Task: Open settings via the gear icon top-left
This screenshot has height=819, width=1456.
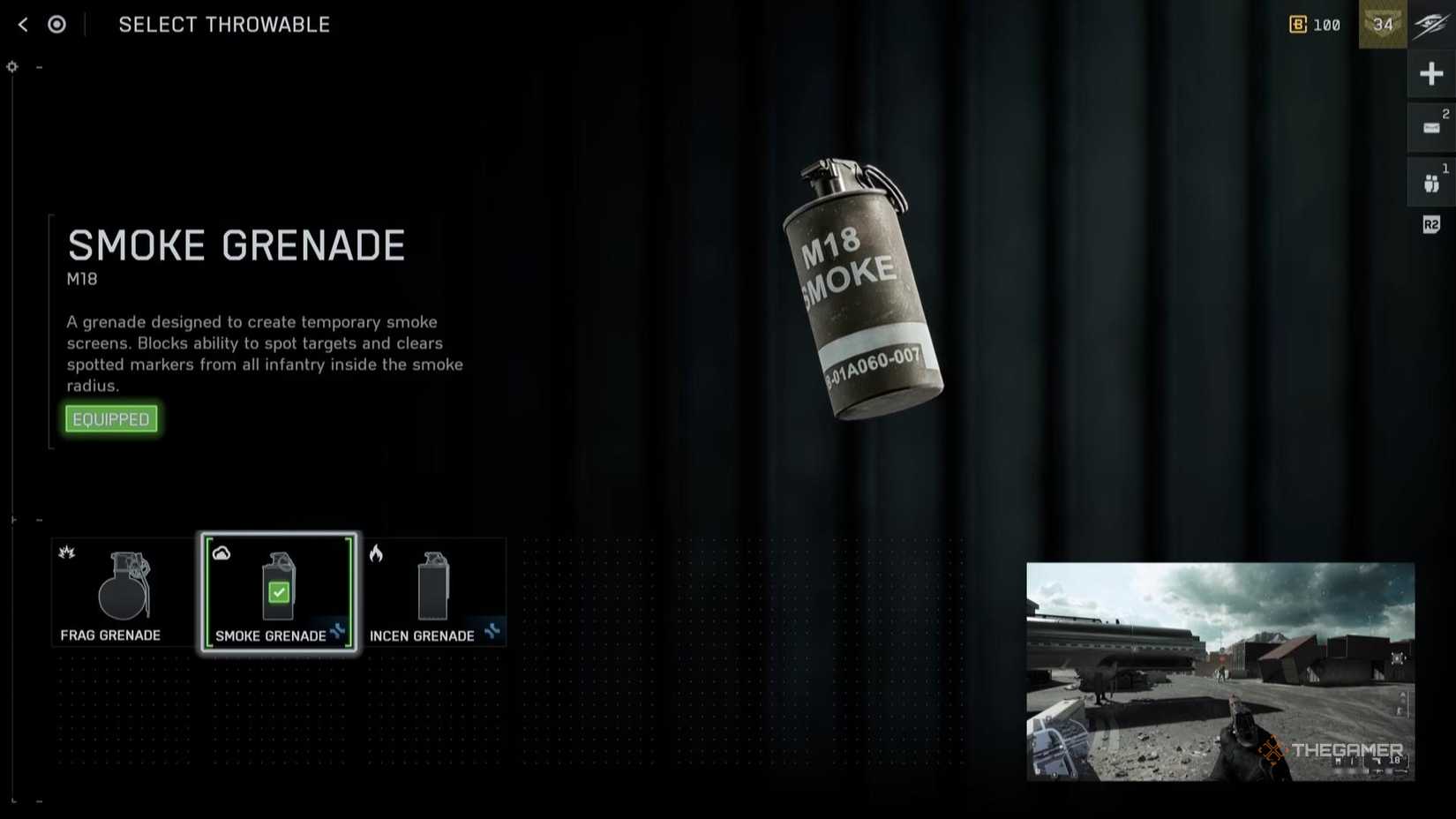Action: click(x=11, y=65)
